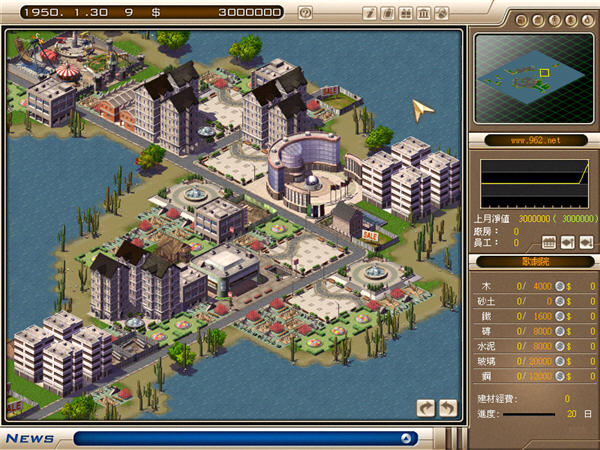Click the coin button next to glass (玻璃)
The image size is (600, 450).
(x=560, y=361)
